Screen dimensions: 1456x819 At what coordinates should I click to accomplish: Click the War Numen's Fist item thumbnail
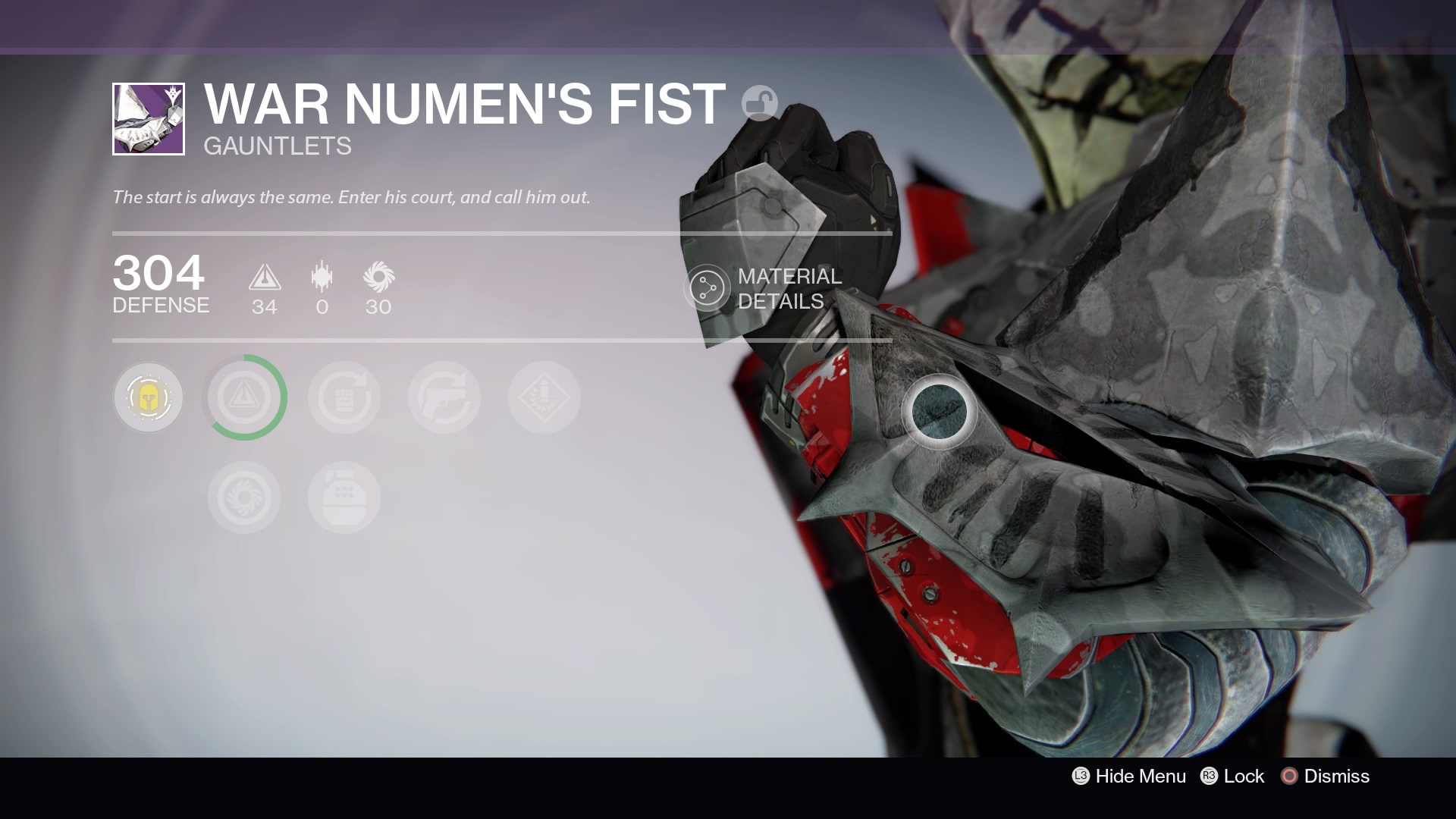149,119
